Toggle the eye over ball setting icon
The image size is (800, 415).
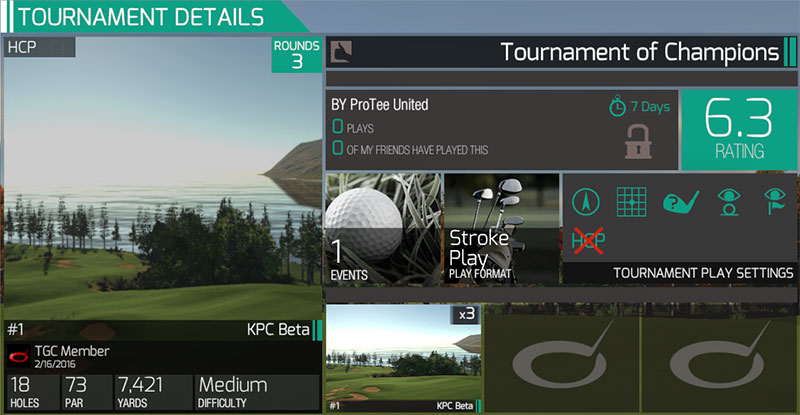tap(729, 202)
